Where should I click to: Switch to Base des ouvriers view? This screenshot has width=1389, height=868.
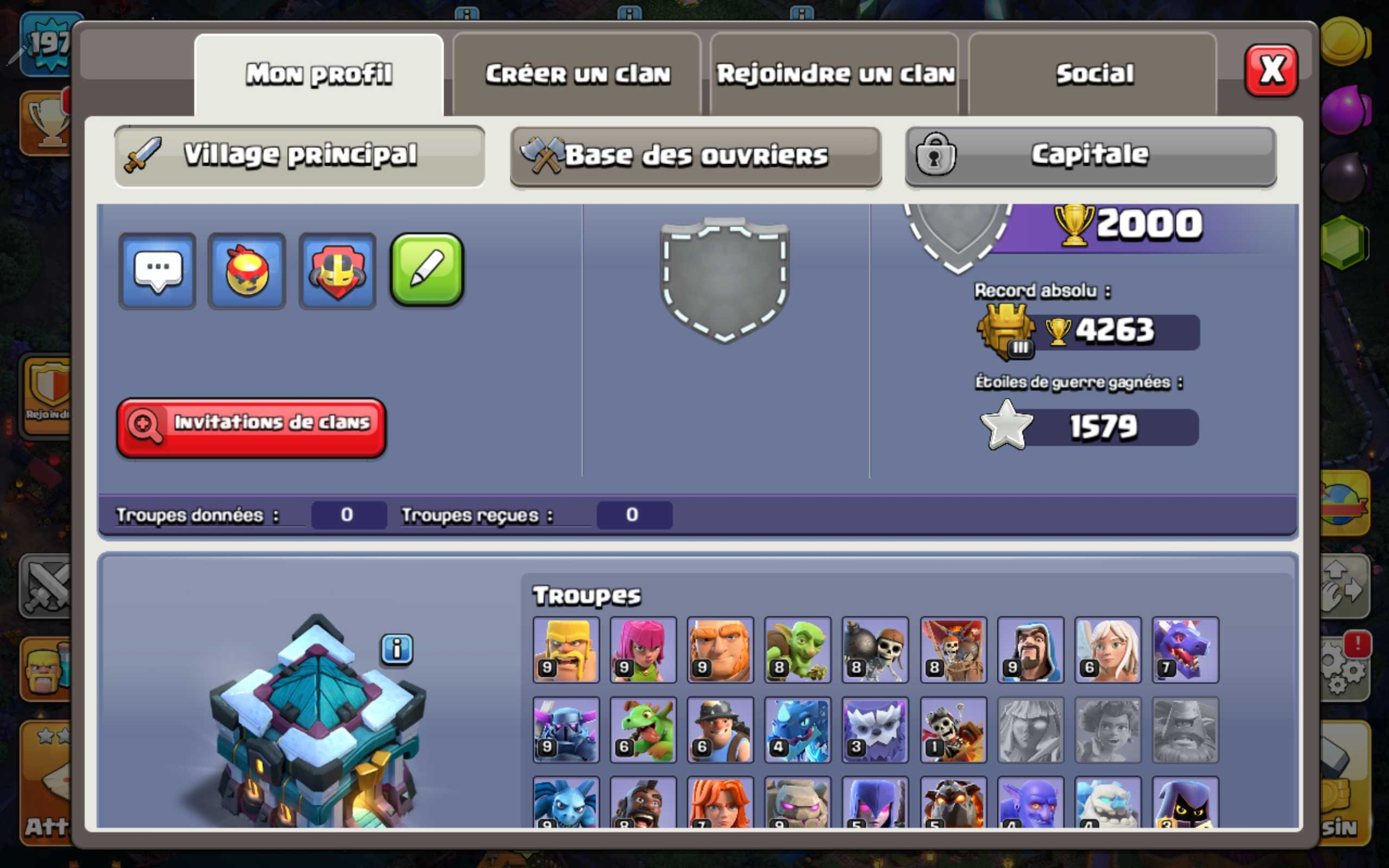(x=694, y=155)
